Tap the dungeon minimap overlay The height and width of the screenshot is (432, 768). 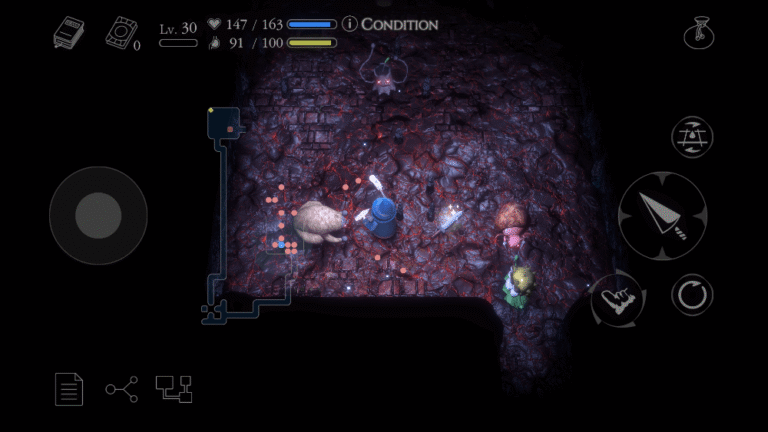246,215
